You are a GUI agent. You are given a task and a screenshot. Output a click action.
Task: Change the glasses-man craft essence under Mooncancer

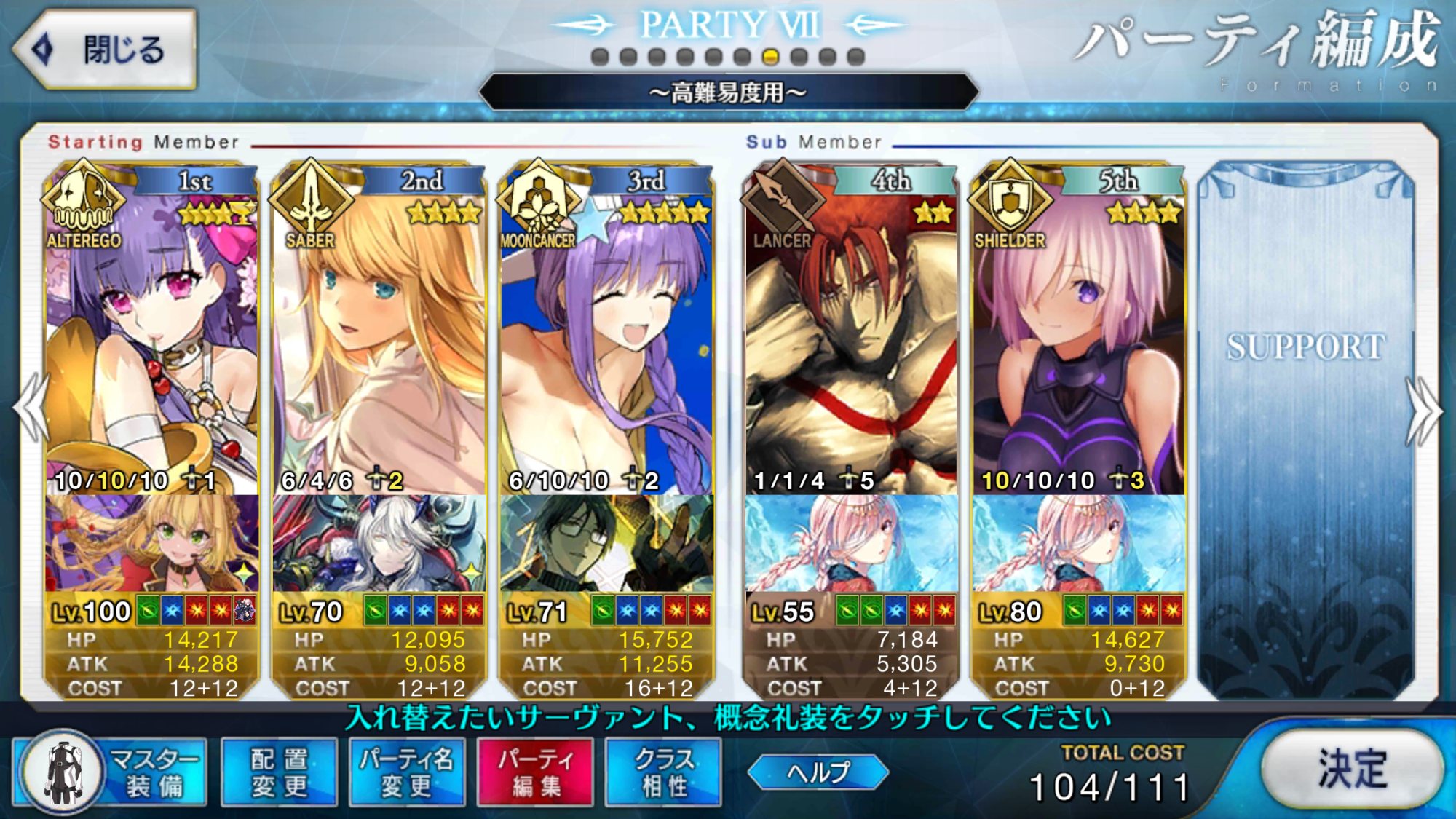pos(606,544)
